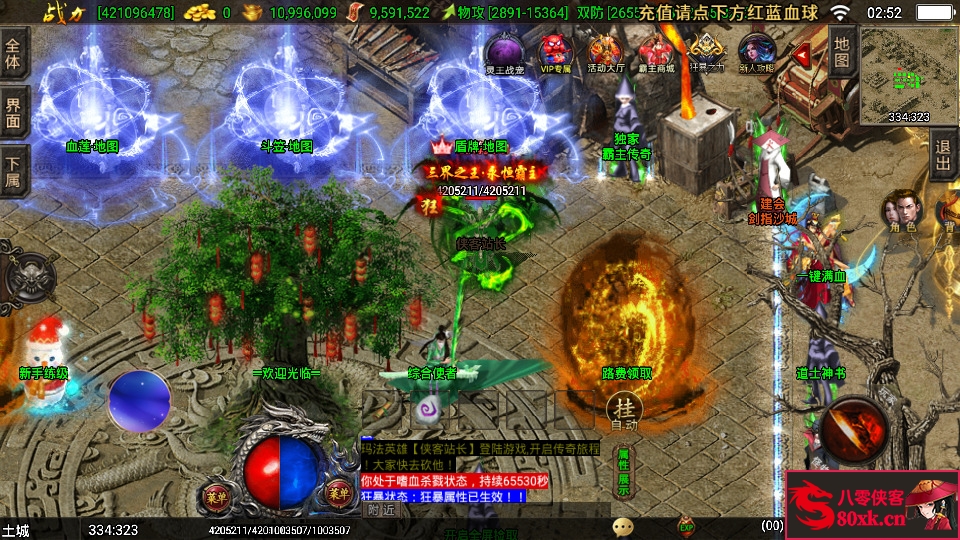Click the EXP icon on bottom bar
960x540 pixels.
point(686,525)
